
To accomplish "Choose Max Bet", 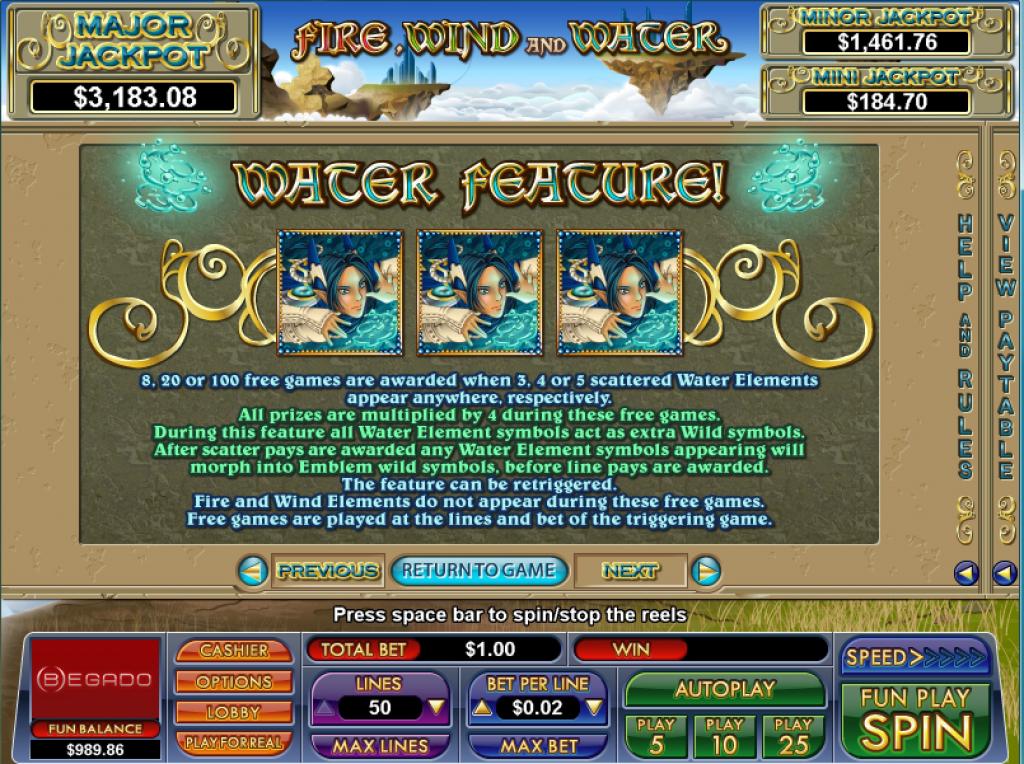I will [538, 746].
